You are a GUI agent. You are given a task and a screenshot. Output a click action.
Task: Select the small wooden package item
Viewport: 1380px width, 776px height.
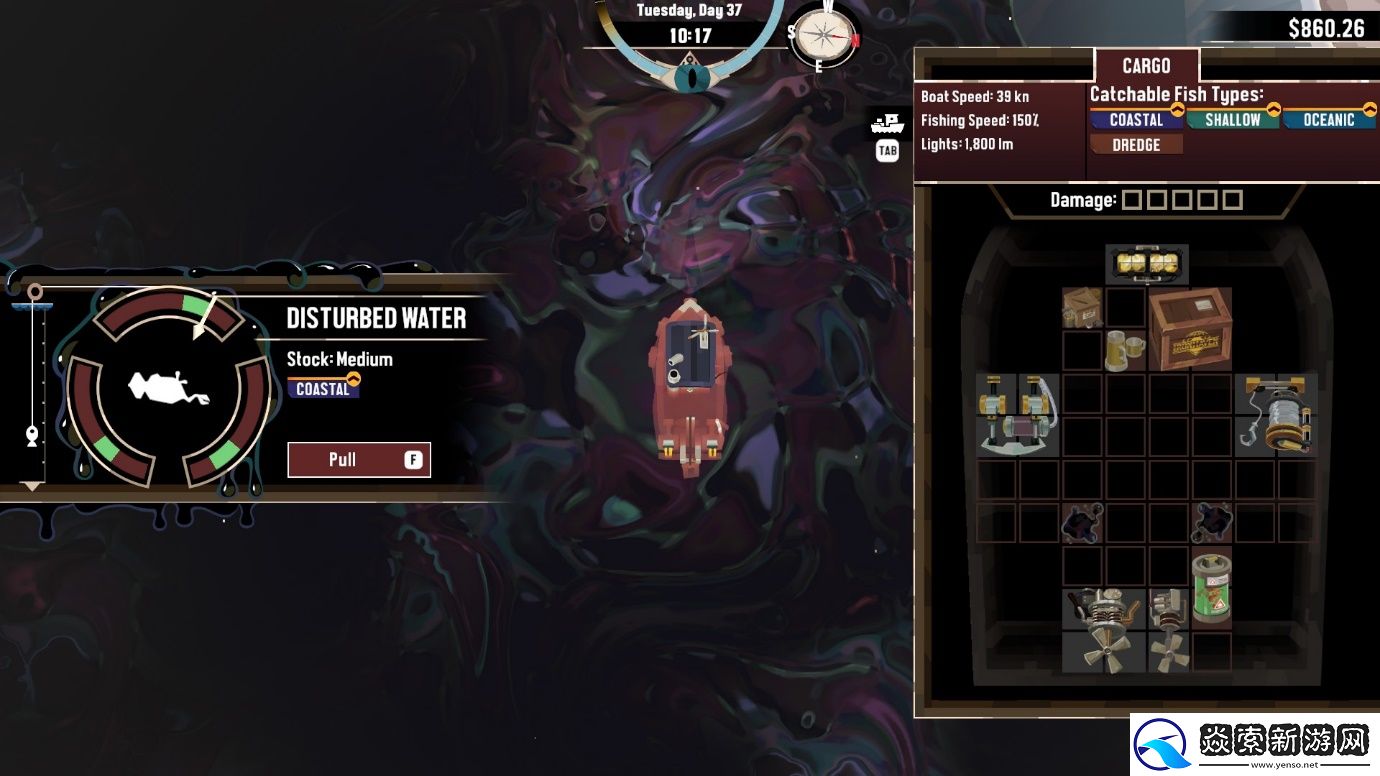coord(1081,308)
